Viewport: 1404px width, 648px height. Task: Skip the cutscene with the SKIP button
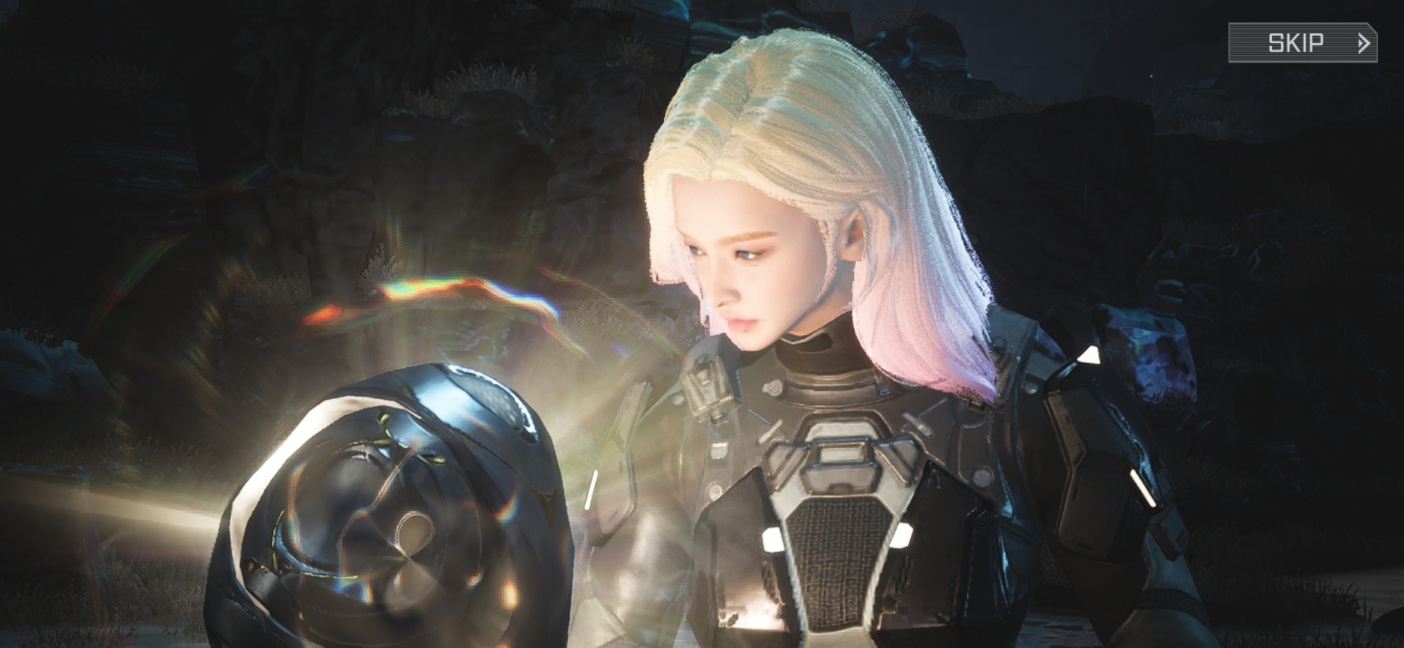point(1302,43)
